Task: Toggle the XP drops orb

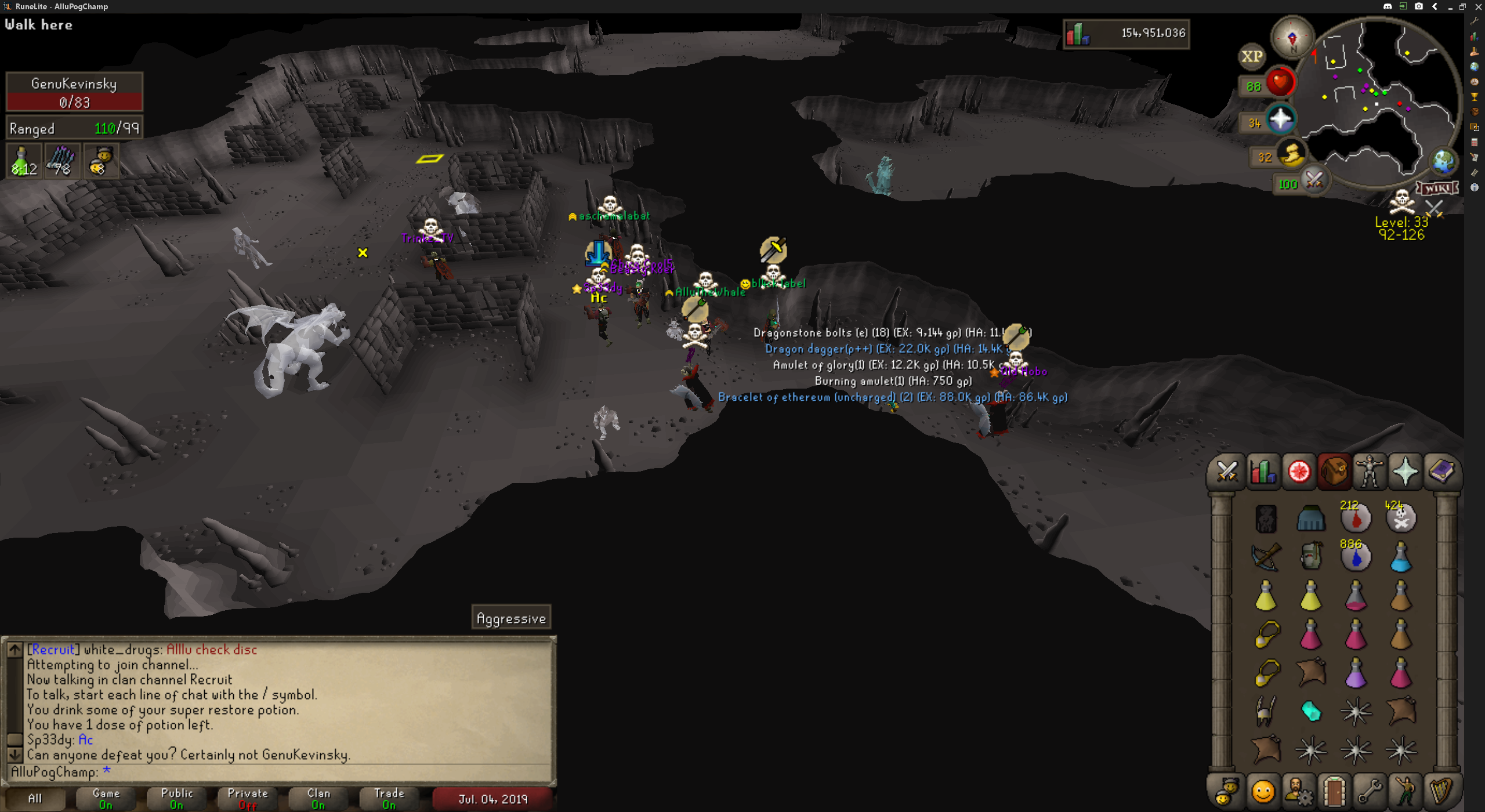Action: click(1251, 56)
